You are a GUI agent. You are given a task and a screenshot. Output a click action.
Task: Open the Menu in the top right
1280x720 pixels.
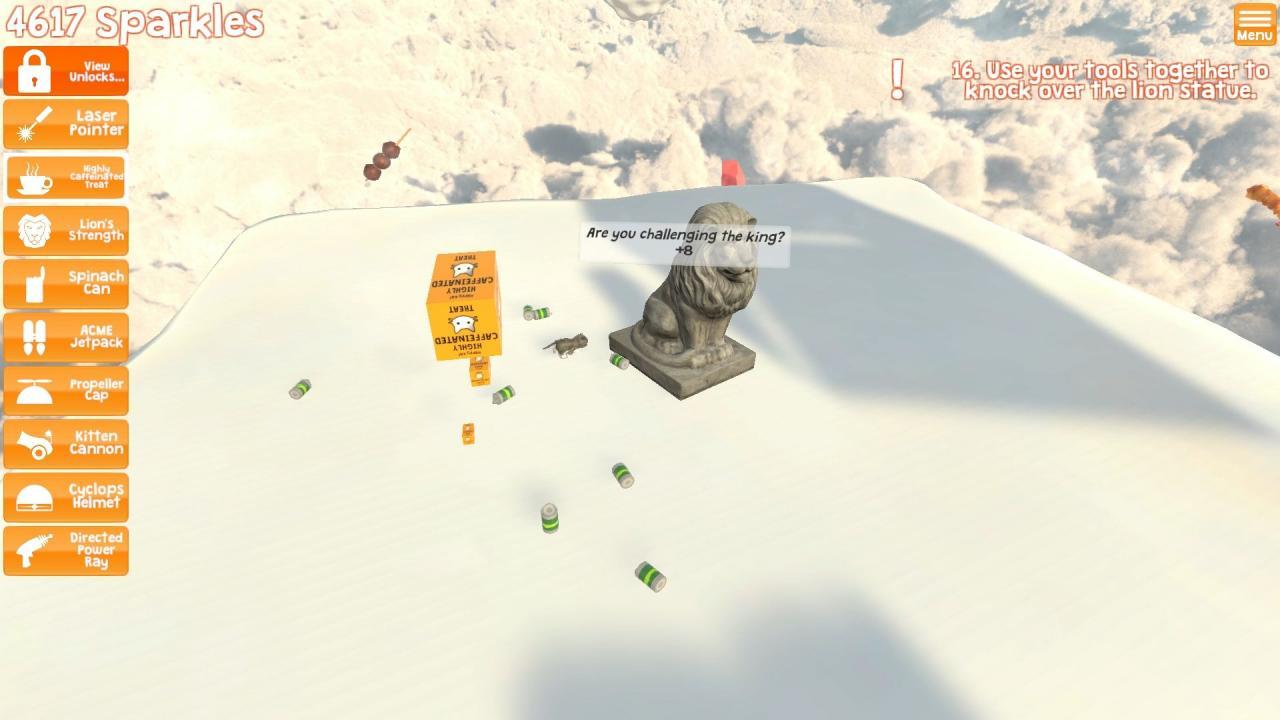coord(1254,22)
